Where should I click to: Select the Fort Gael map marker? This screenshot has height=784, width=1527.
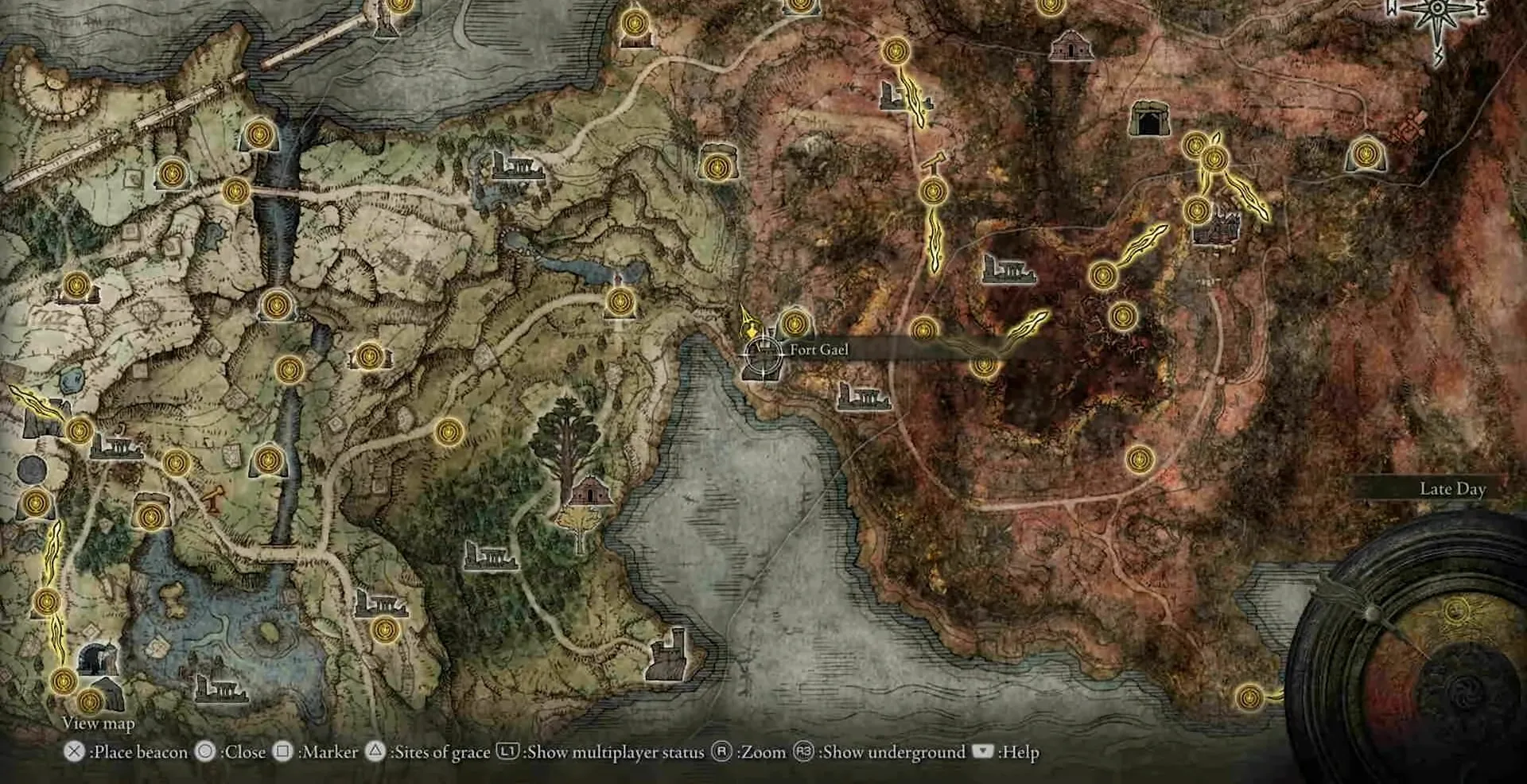point(761,356)
